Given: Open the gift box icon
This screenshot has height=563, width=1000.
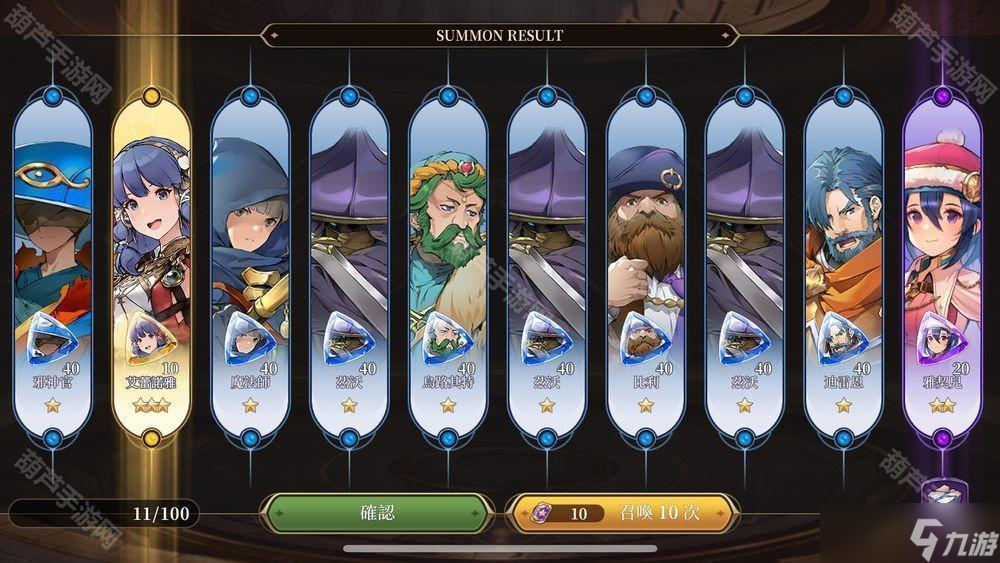Looking at the screenshot, I should point(940,495).
